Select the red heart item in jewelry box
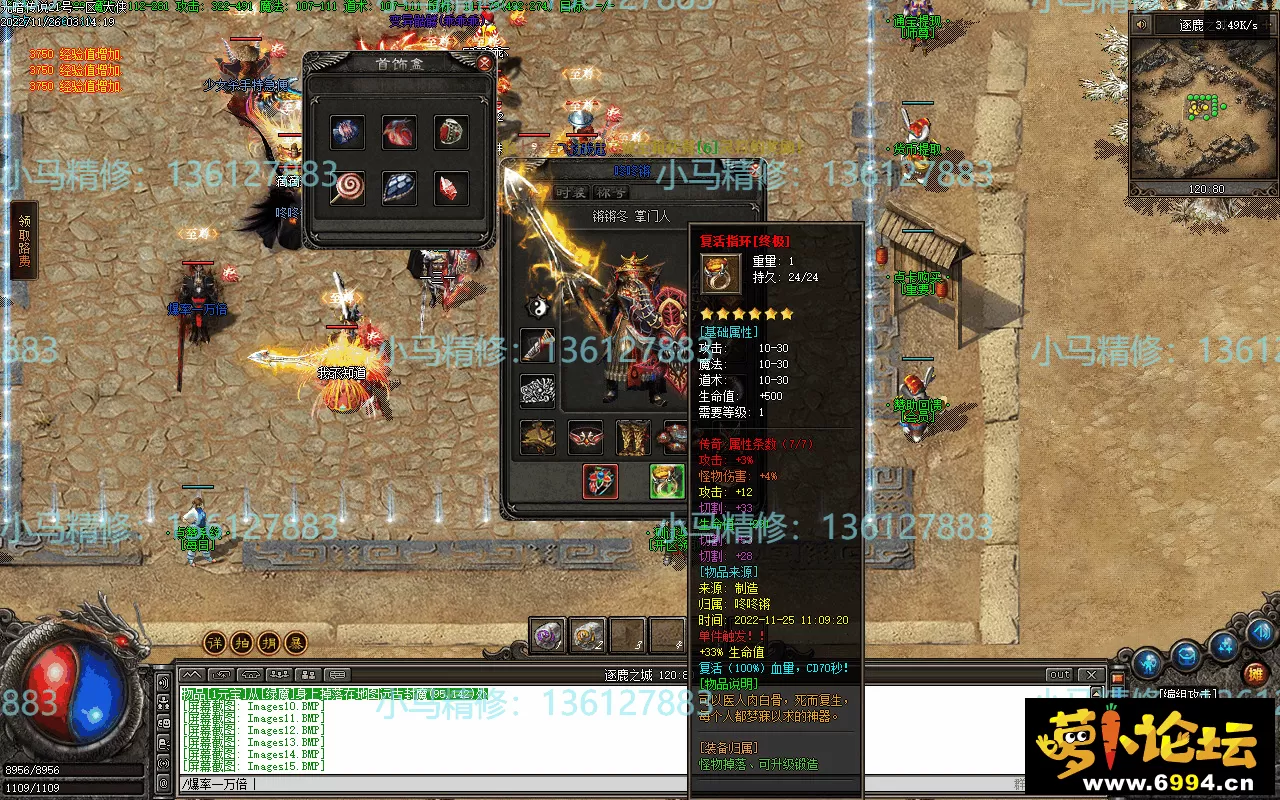1280x800 pixels. click(x=399, y=133)
